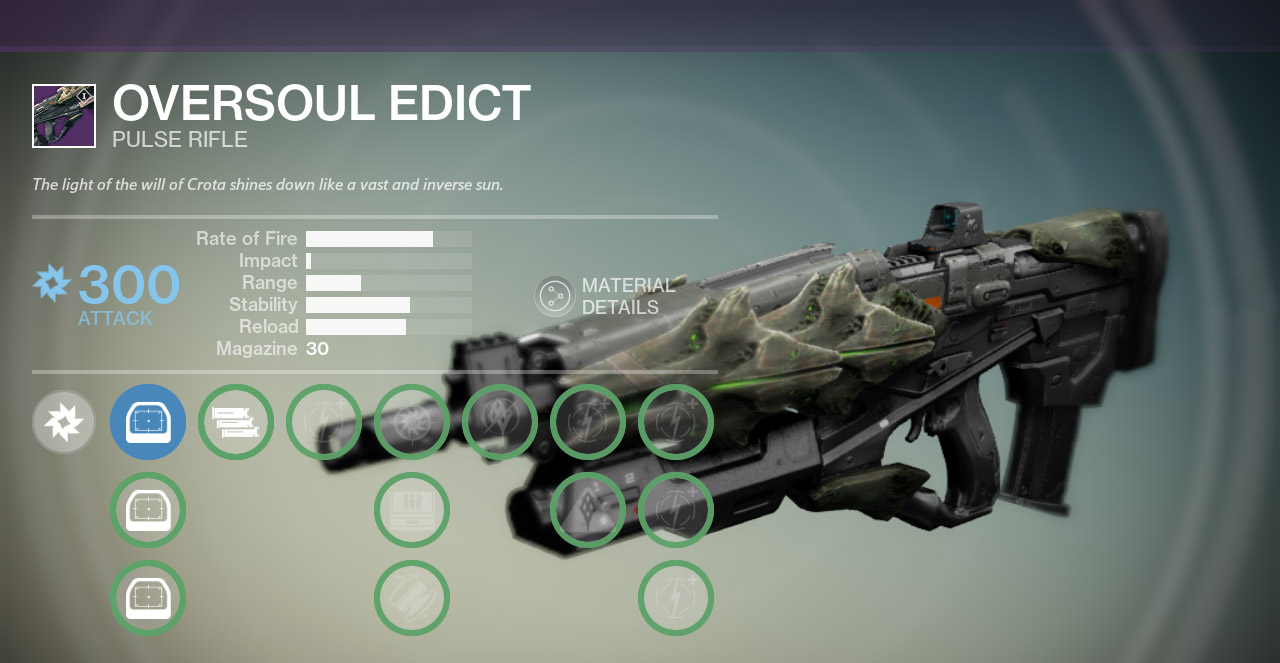Select the grey starburst damage type icon

(64, 422)
